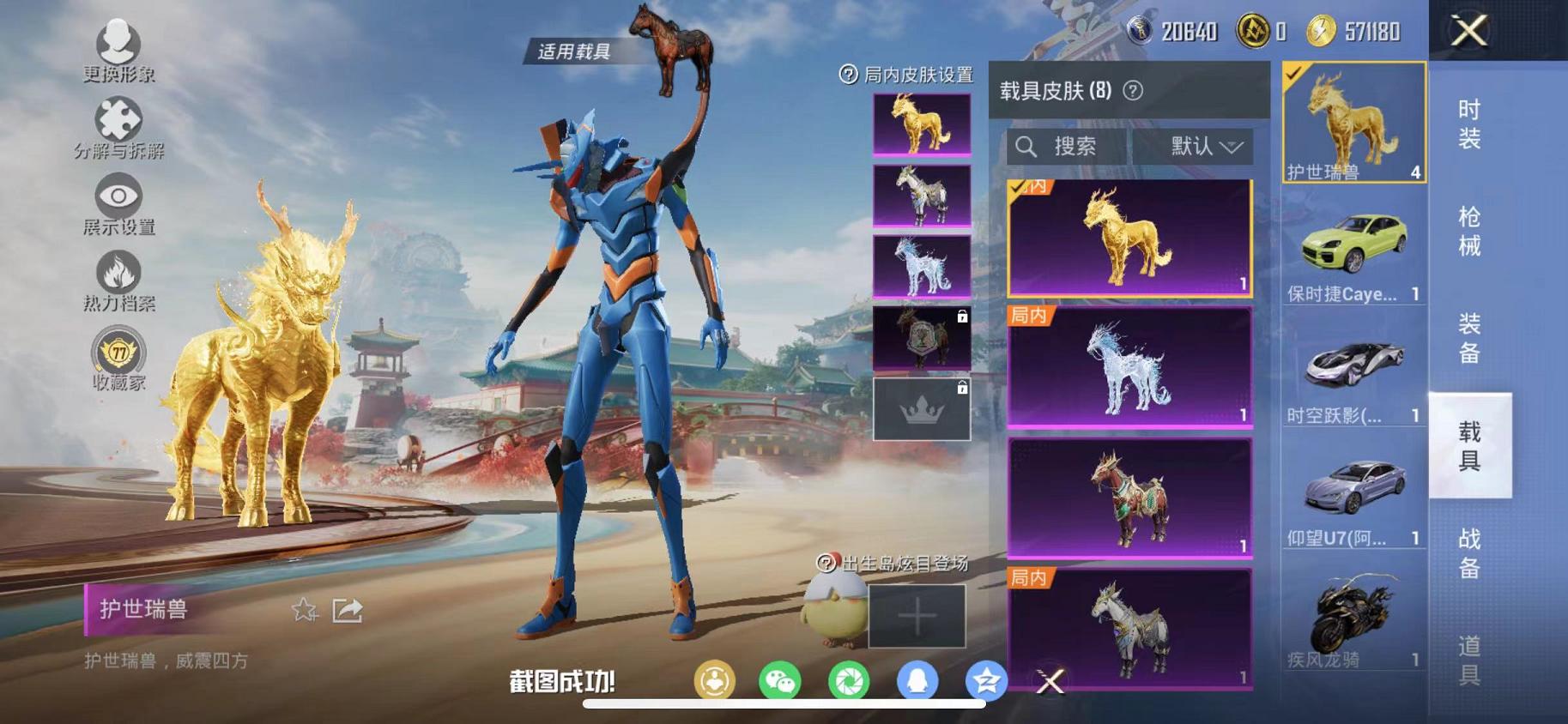
Task: Open the search magnifier in 载具皮肤 panel
Action: (1026, 146)
